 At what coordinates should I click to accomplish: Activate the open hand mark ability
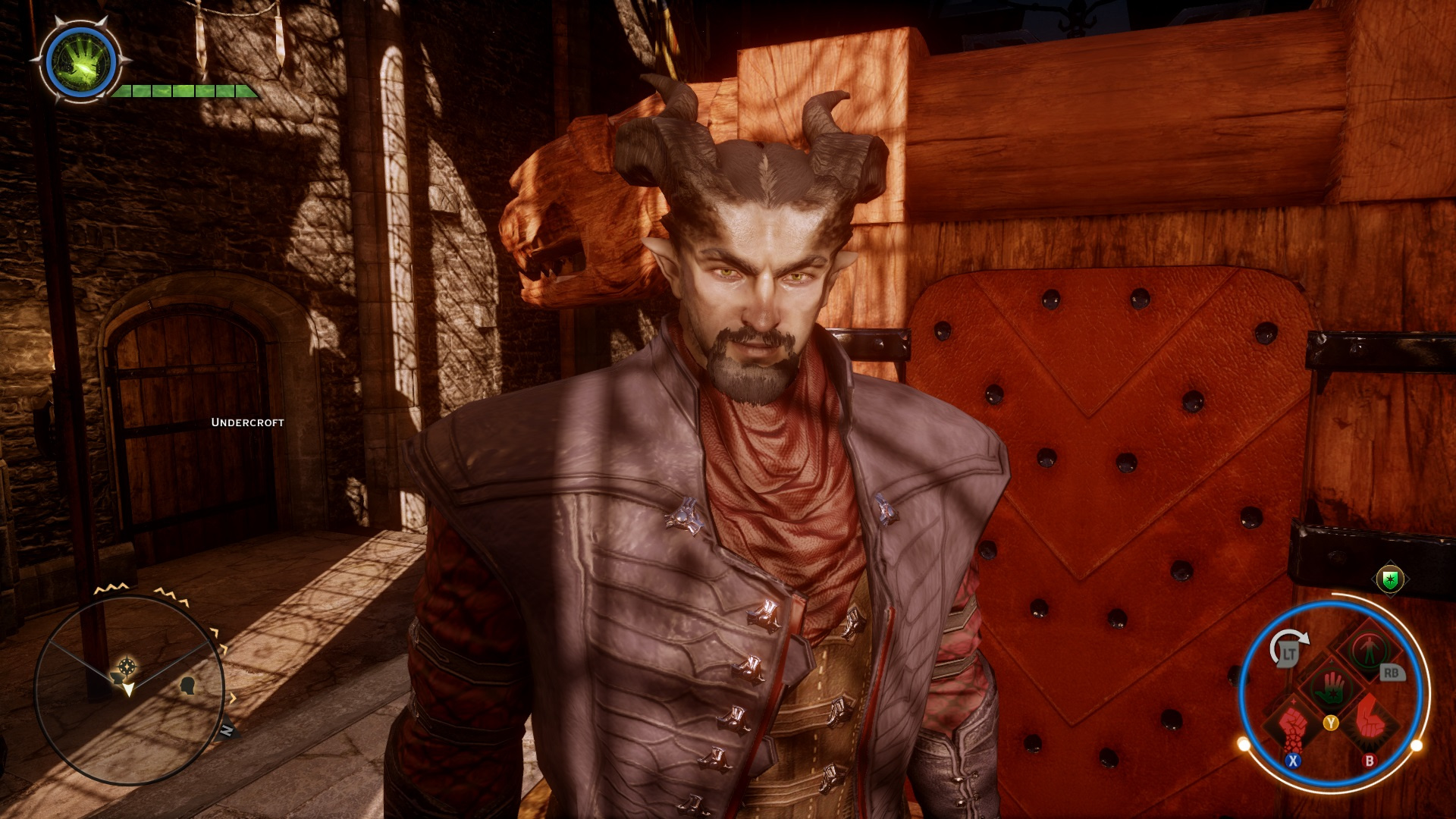coord(1332,686)
